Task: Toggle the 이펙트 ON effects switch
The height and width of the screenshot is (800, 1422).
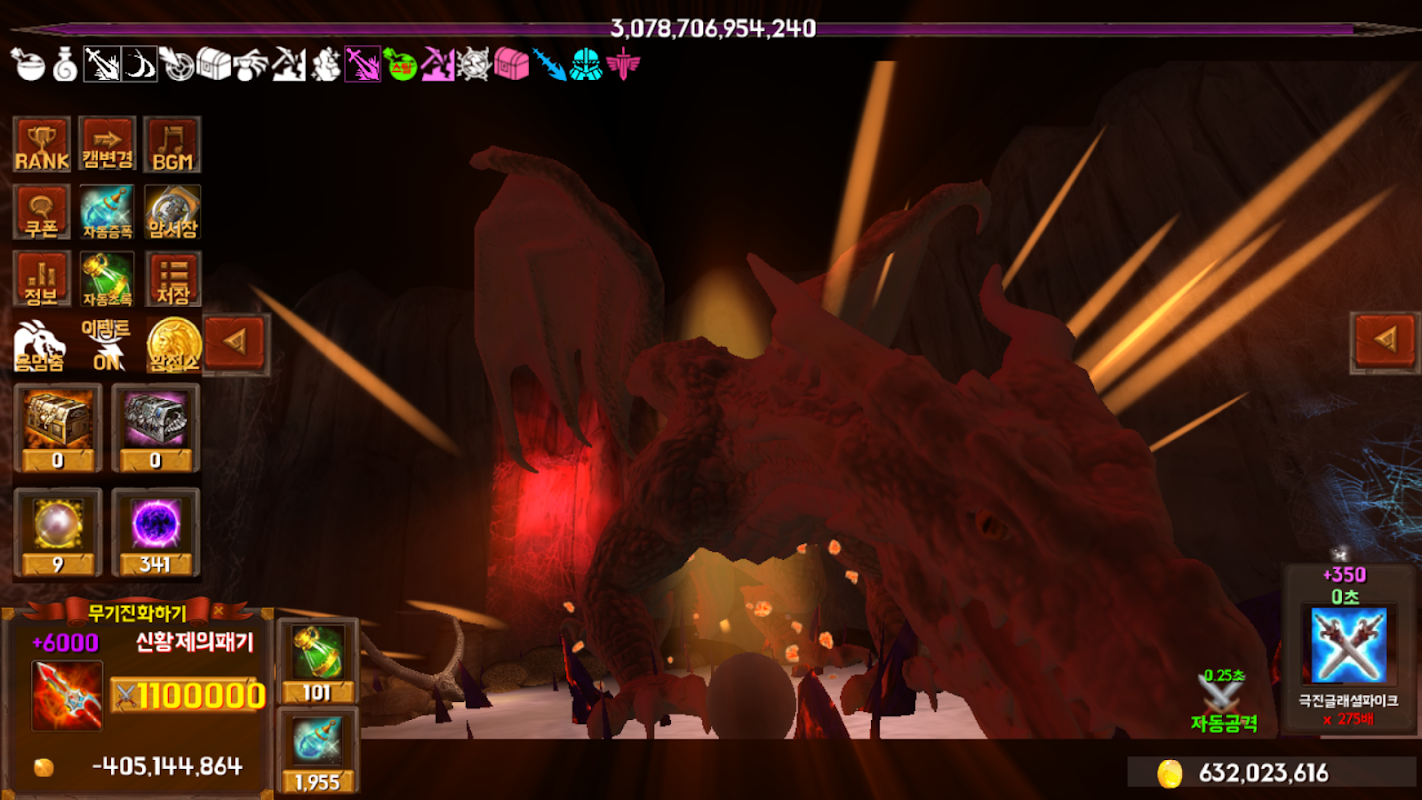Action: click(107, 345)
